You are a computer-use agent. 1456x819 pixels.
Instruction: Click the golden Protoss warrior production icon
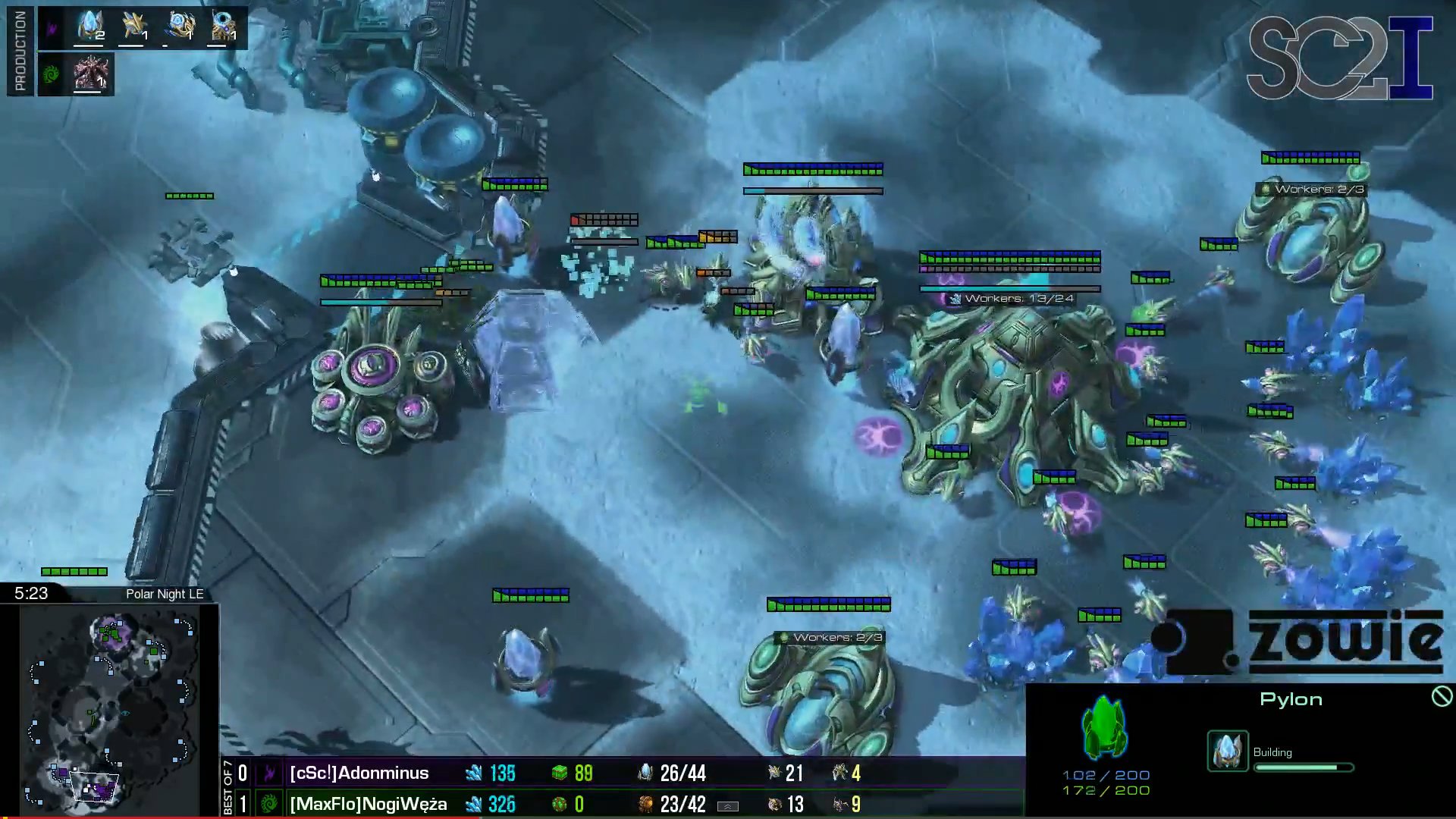click(x=134, y=26)
